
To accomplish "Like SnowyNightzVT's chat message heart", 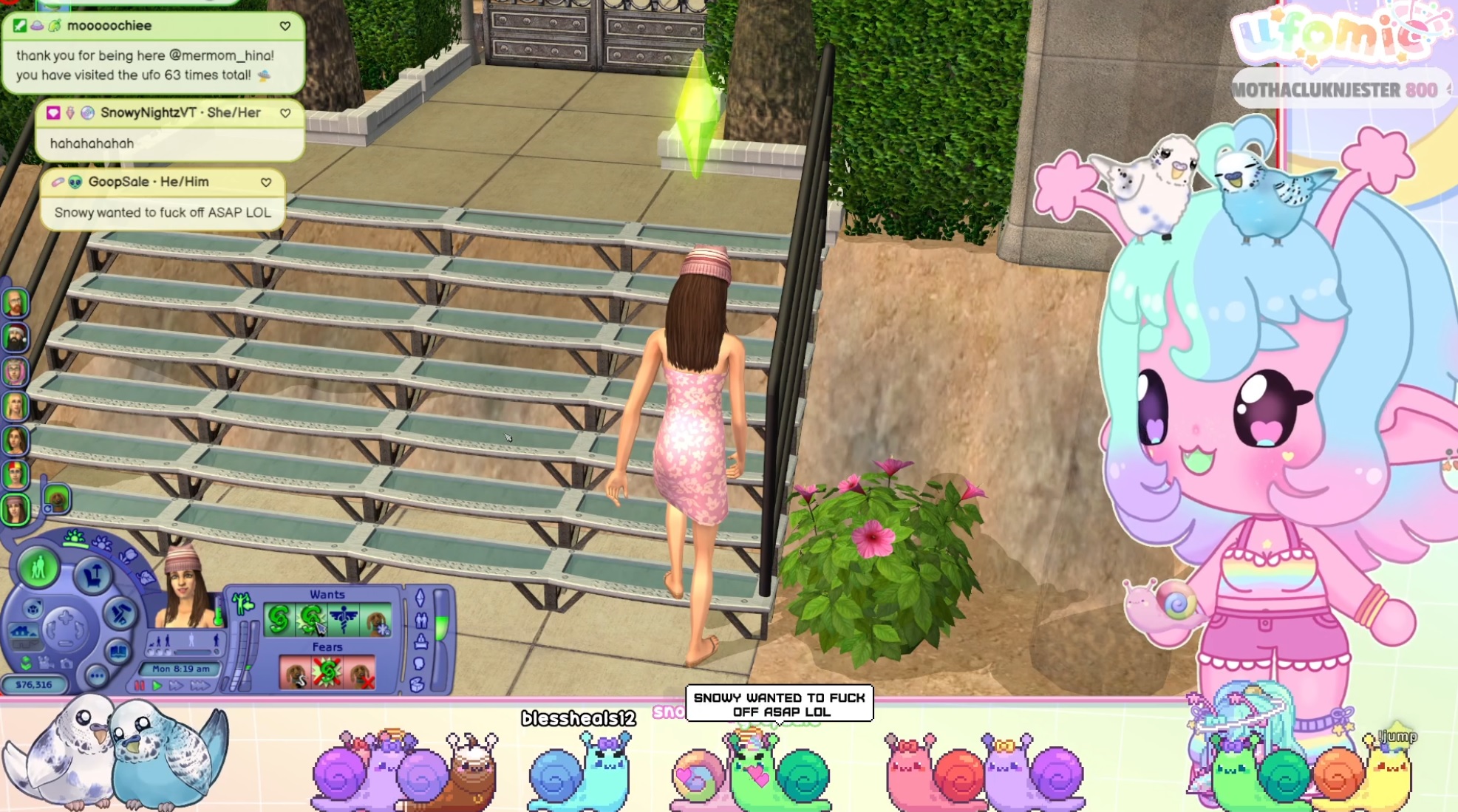I will click(x=285, y=113).
